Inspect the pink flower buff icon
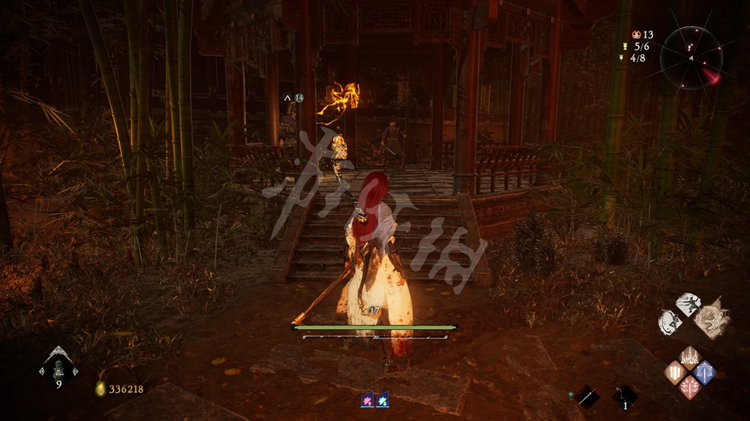The width and height of the screenshot is (750, 421). click(368, 400)
